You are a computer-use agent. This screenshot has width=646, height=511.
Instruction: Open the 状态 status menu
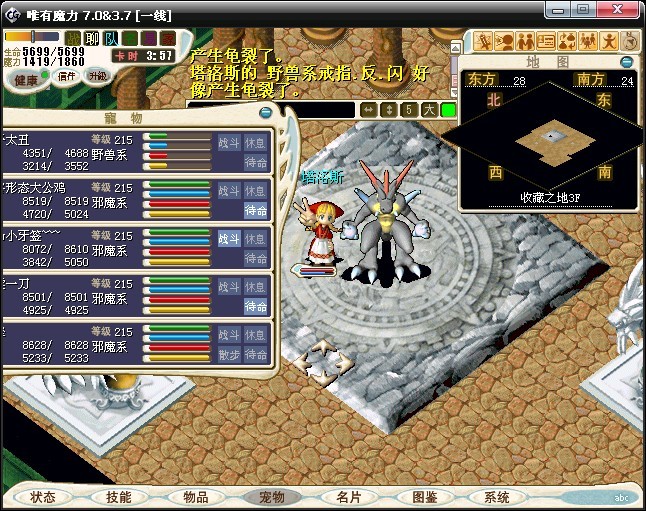coord(43,497)
